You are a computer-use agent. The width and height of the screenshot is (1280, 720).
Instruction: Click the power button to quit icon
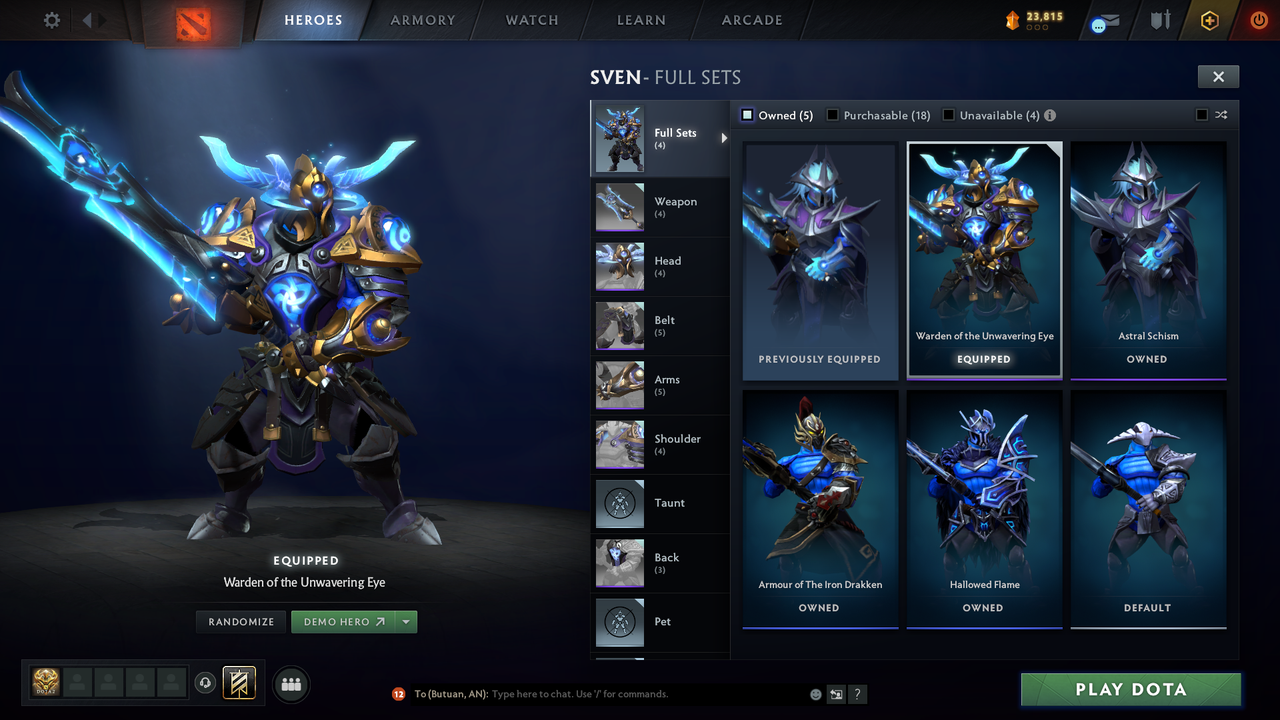[x=1257, y=20]
